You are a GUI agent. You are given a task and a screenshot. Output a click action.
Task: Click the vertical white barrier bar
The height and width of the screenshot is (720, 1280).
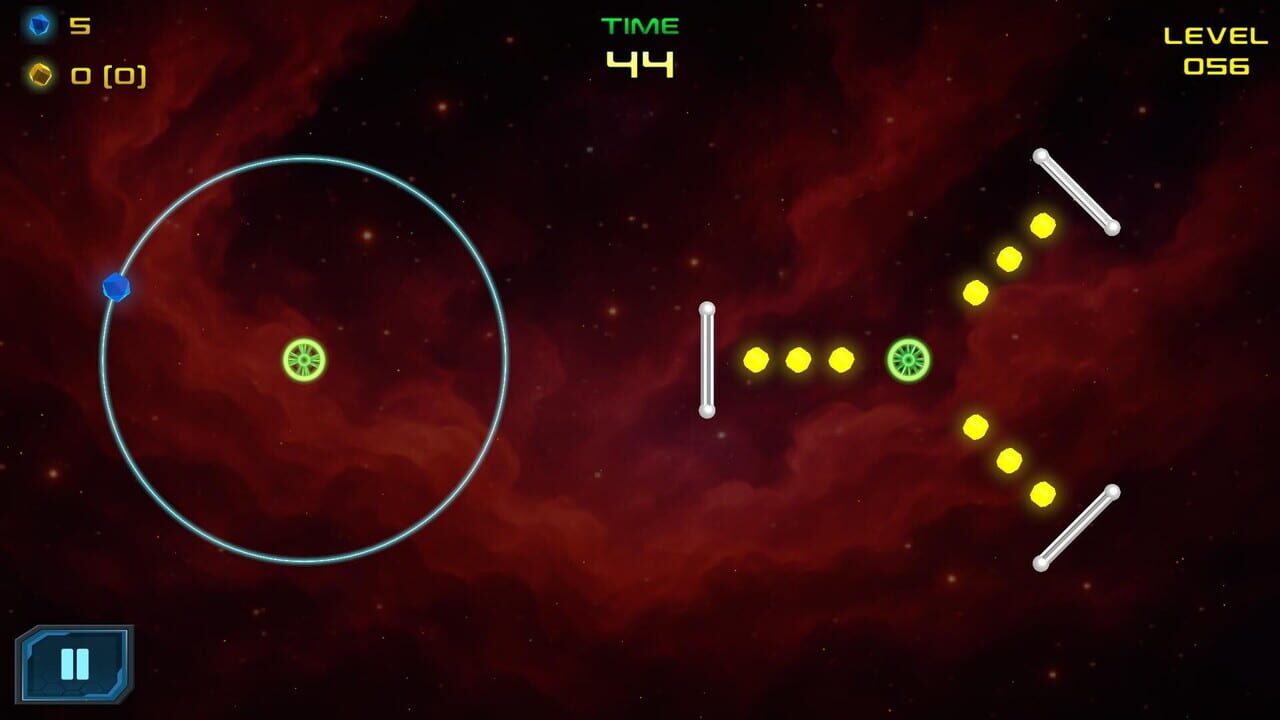point(709,360)
